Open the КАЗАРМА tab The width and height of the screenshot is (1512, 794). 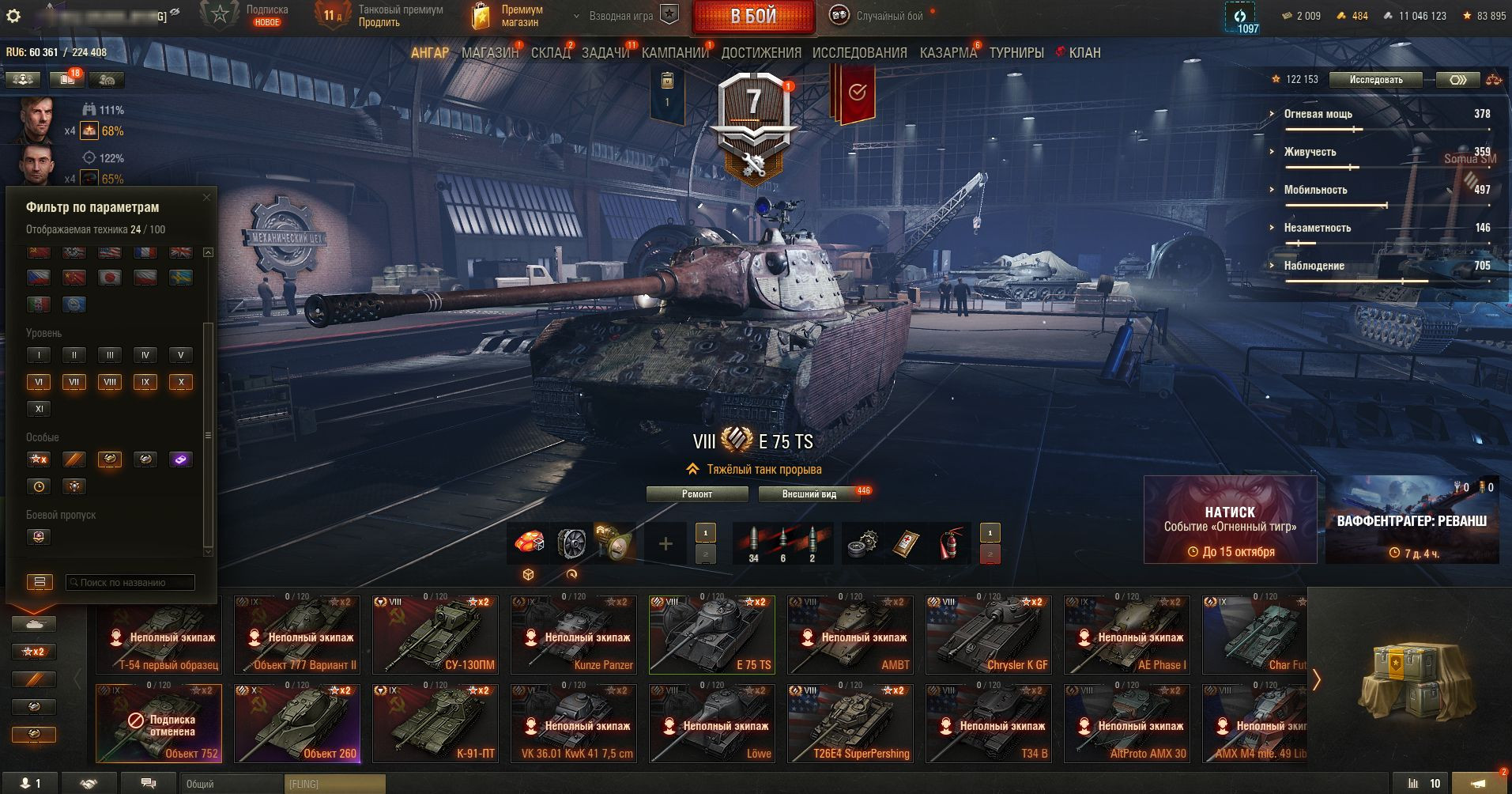(x=948, y=53)
